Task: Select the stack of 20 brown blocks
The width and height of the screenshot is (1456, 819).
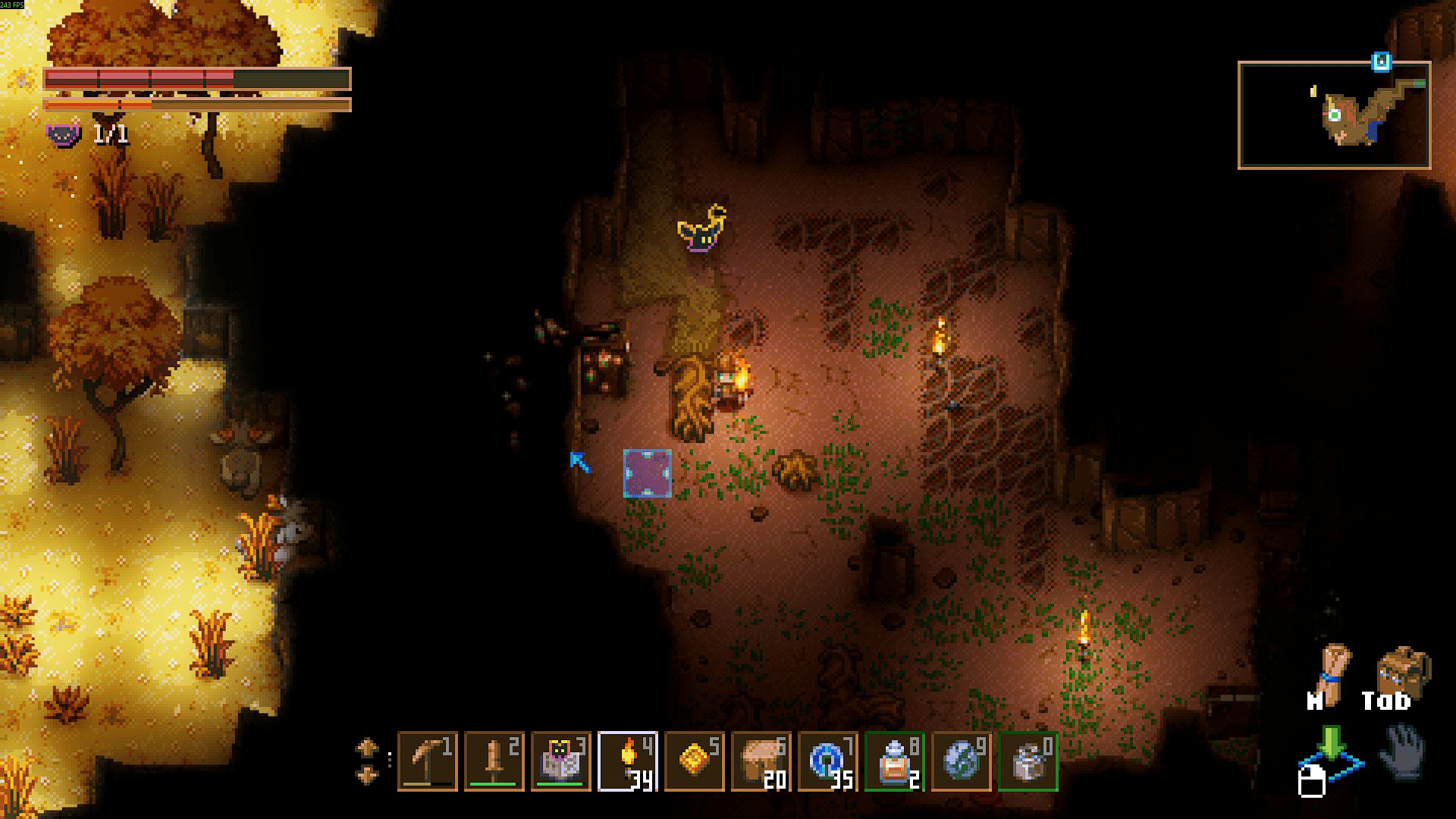Action: (x=761, y=761)
